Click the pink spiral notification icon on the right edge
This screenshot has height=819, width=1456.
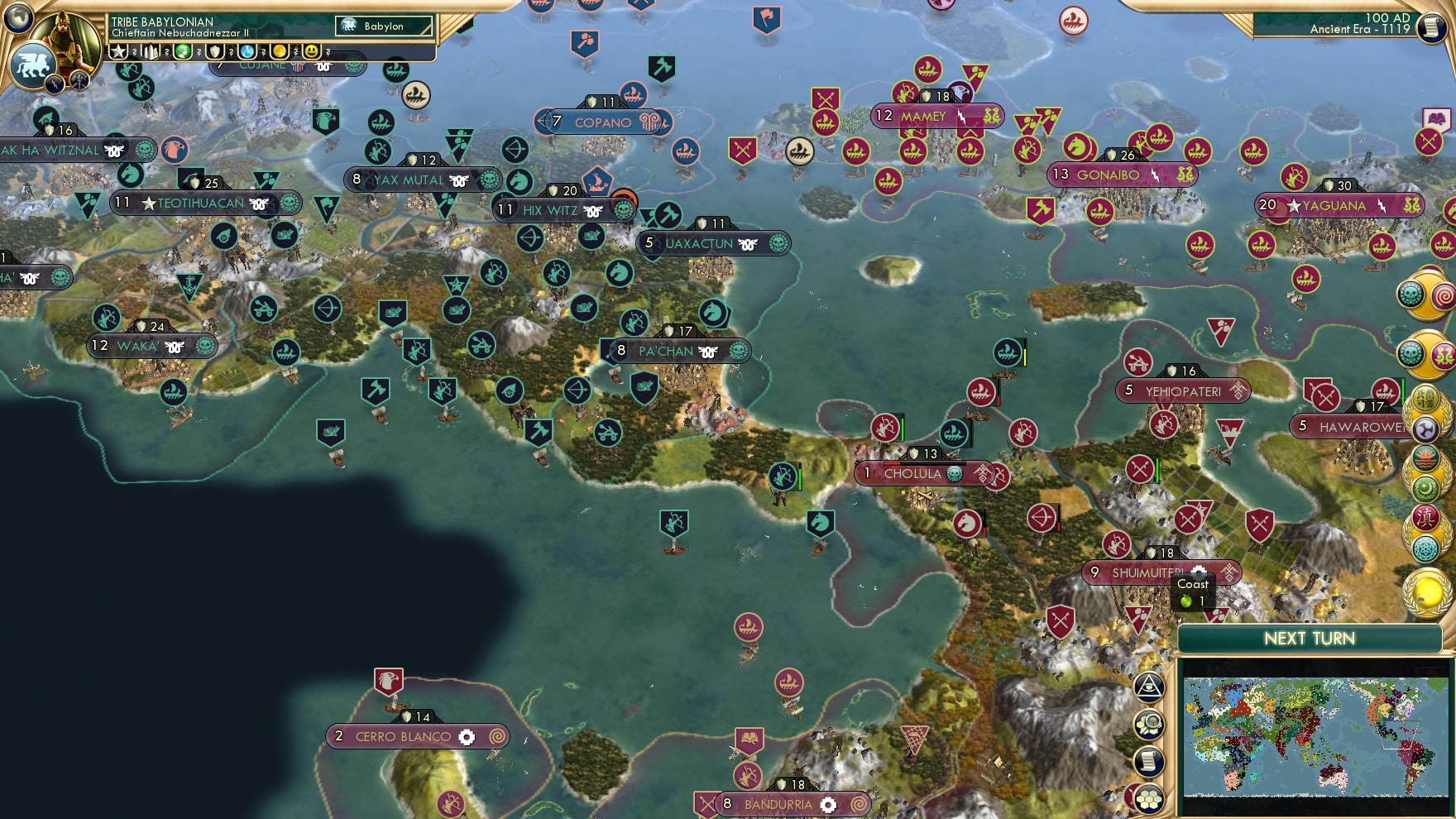point(1446,296)
